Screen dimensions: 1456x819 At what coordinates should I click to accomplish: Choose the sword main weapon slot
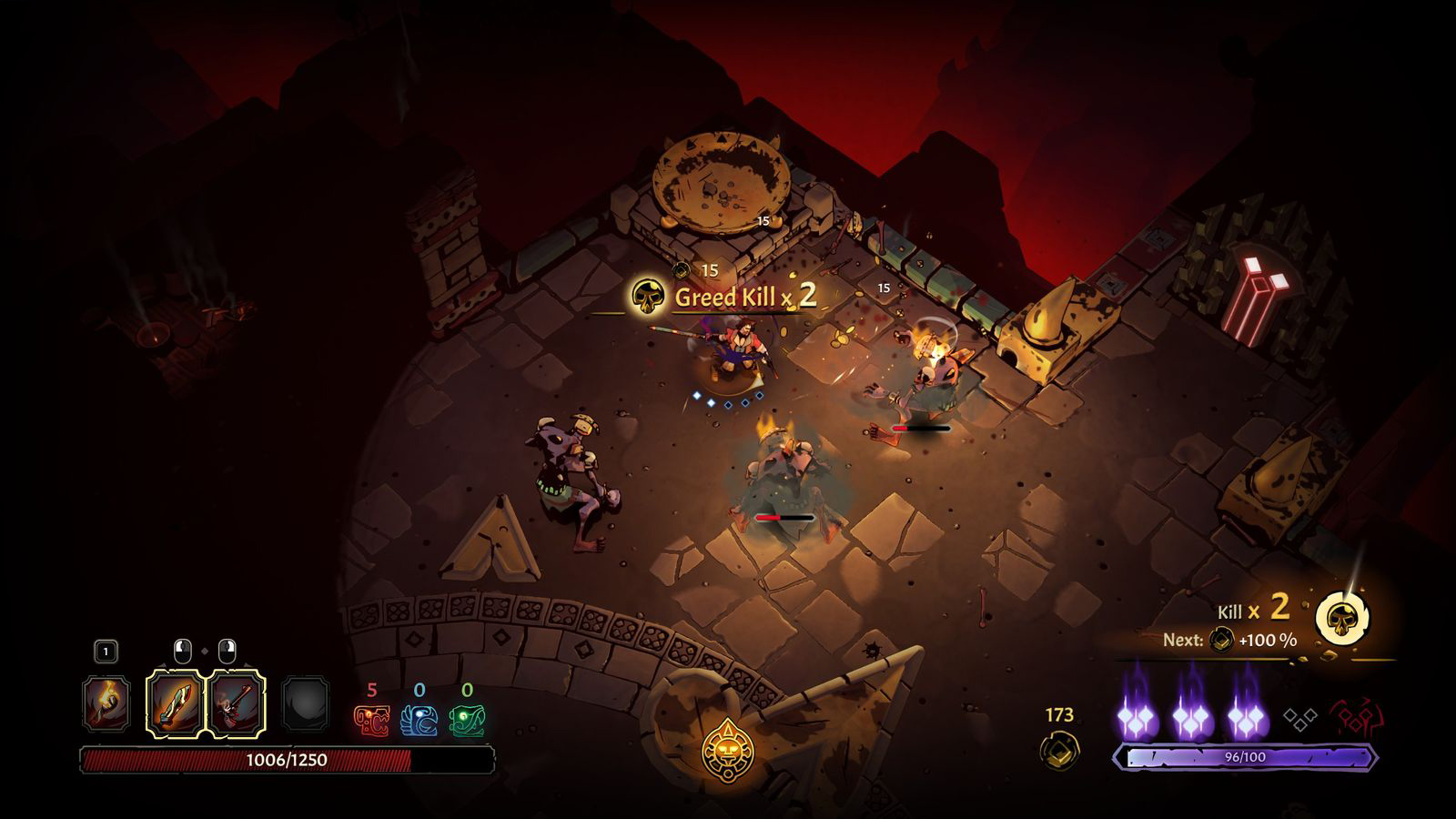174,703
